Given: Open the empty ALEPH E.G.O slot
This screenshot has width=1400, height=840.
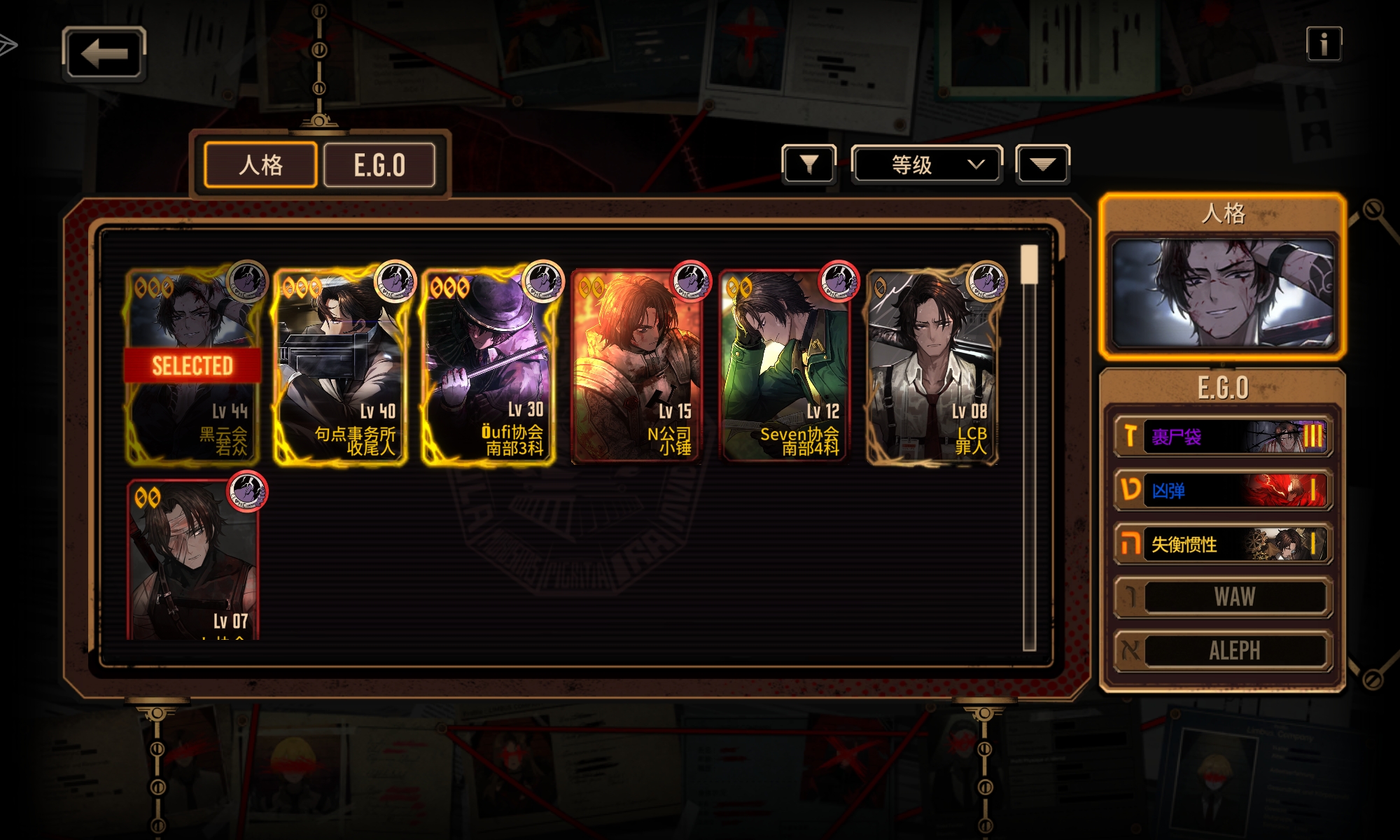Looking at the screenshot, I should tap(1222, 650).
